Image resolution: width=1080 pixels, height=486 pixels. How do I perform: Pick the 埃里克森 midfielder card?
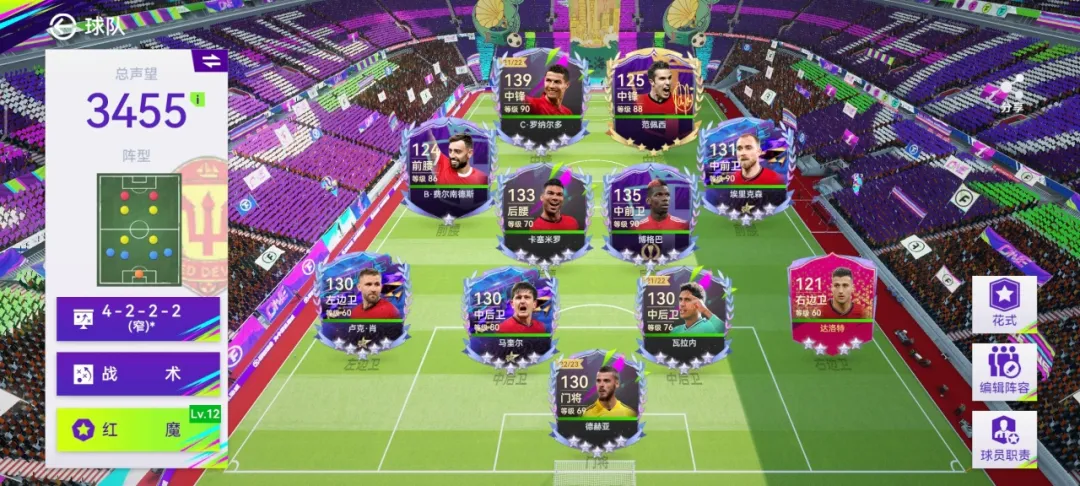[x=741, y=167]
